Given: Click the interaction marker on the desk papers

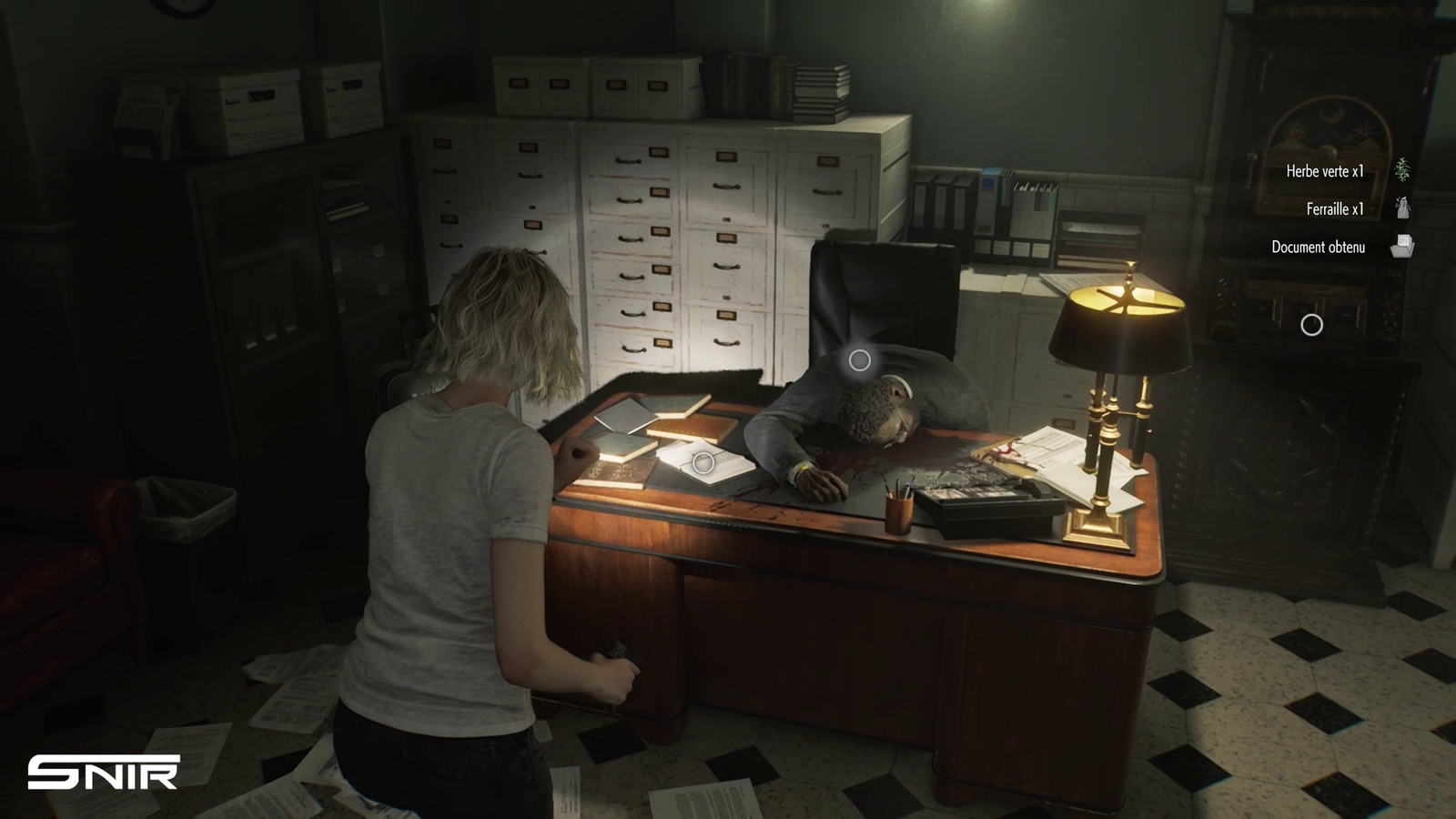Looking at the screenshot, I should point(703,463).
